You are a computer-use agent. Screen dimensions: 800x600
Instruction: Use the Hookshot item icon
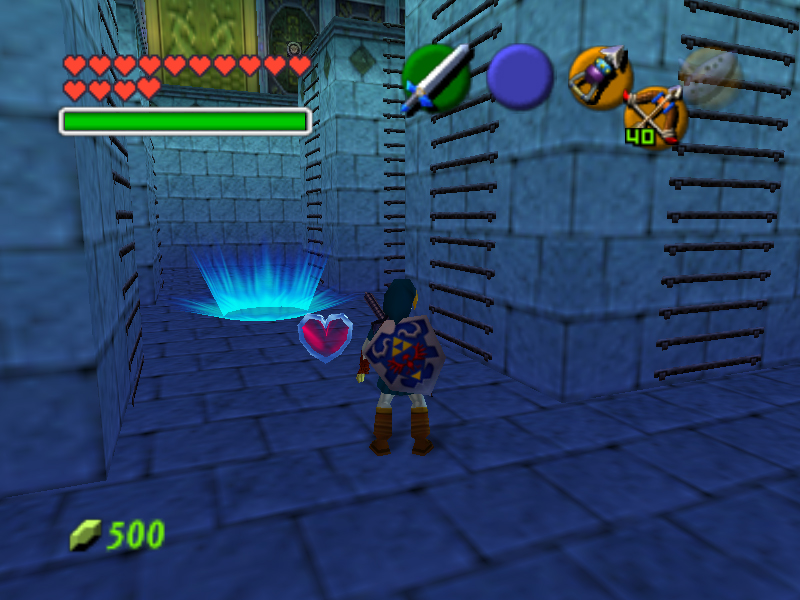[600, 76]
